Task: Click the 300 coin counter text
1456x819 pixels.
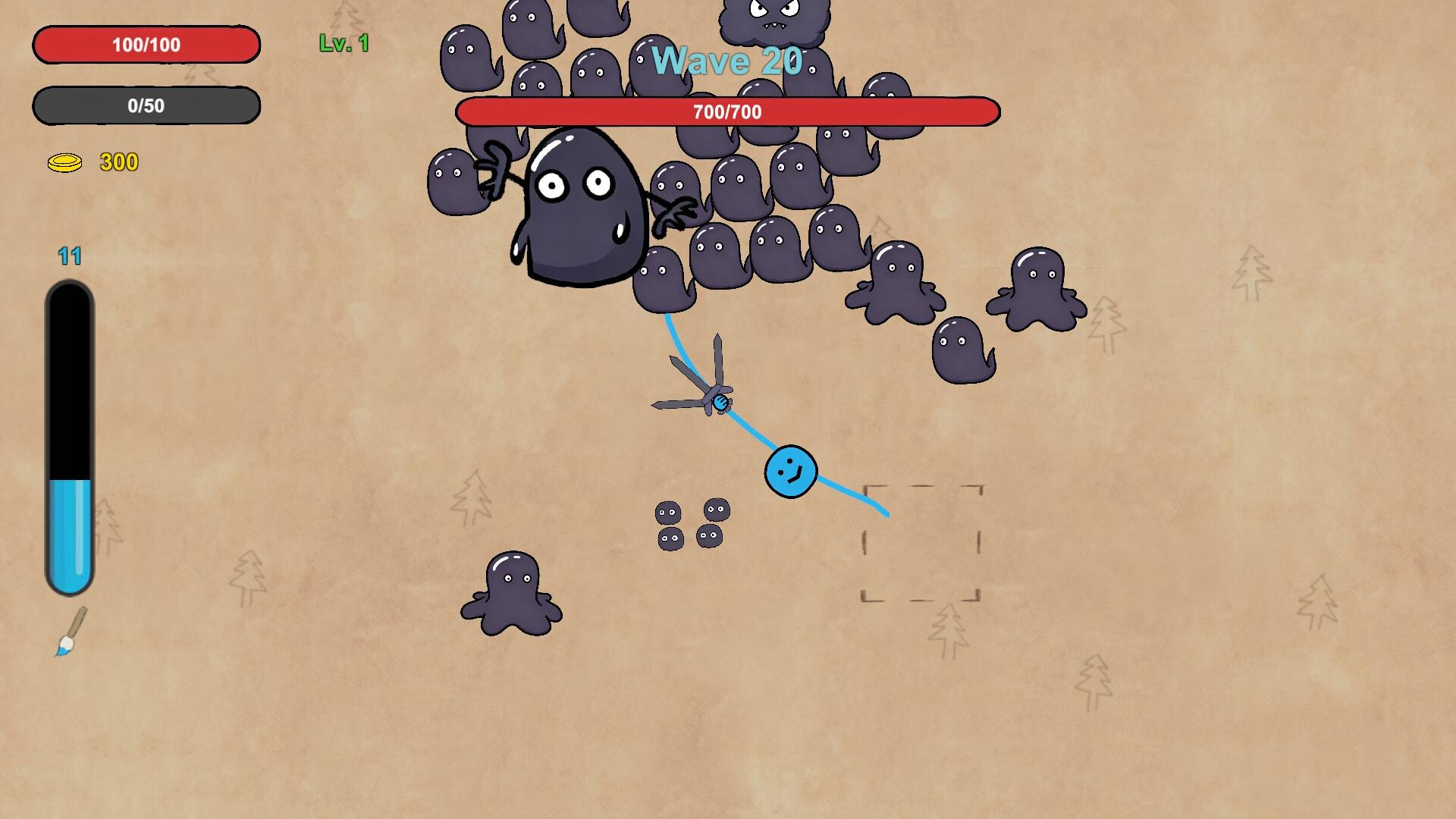Action: click(119, 162)
